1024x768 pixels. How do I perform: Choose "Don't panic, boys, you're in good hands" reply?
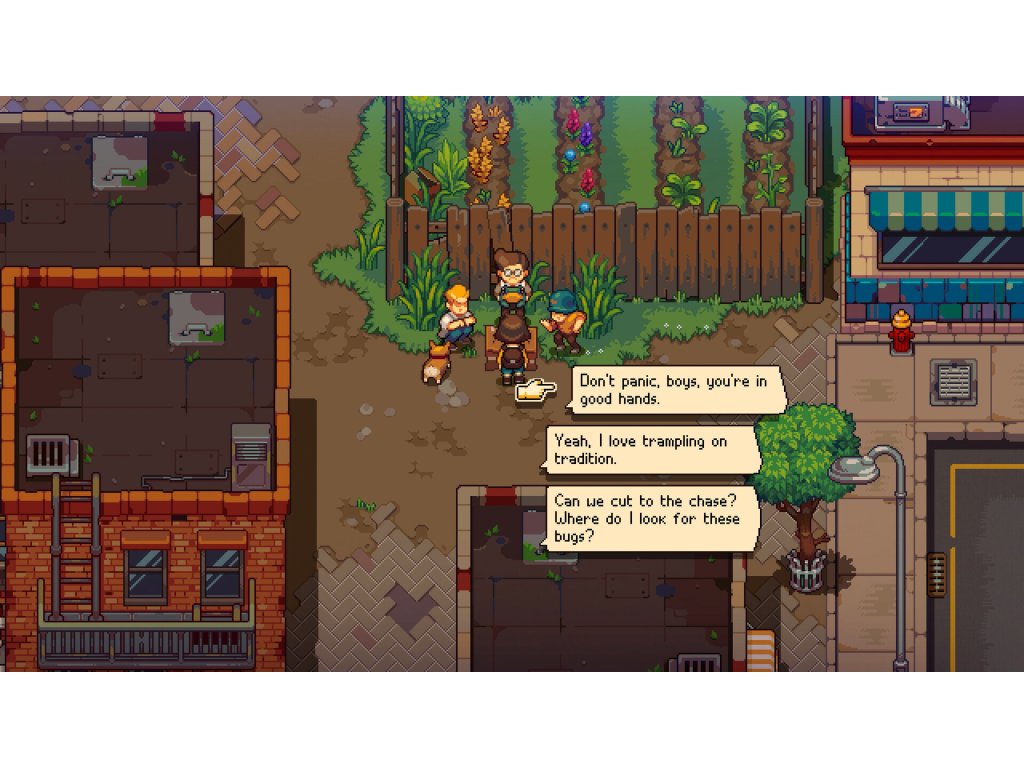click(676, 389)
